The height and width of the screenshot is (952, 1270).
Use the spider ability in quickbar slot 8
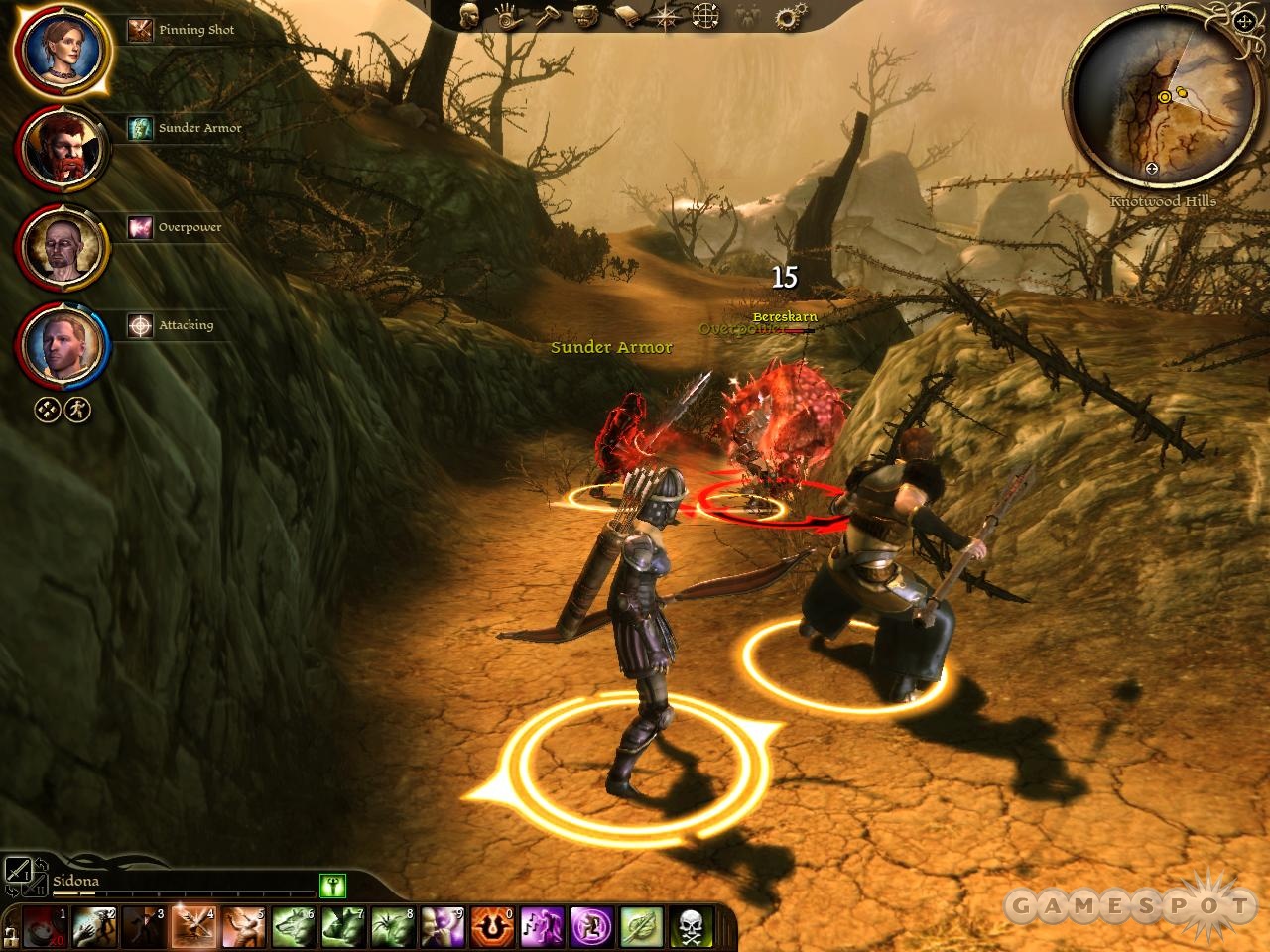point(392,926)
